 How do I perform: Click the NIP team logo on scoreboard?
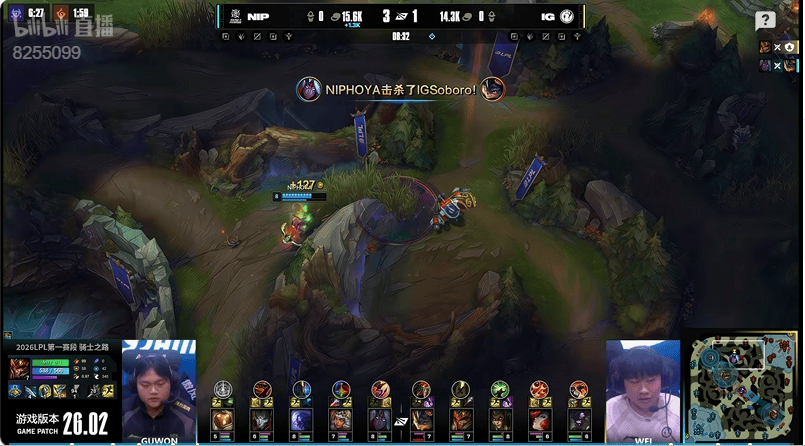tap(235, 17)
